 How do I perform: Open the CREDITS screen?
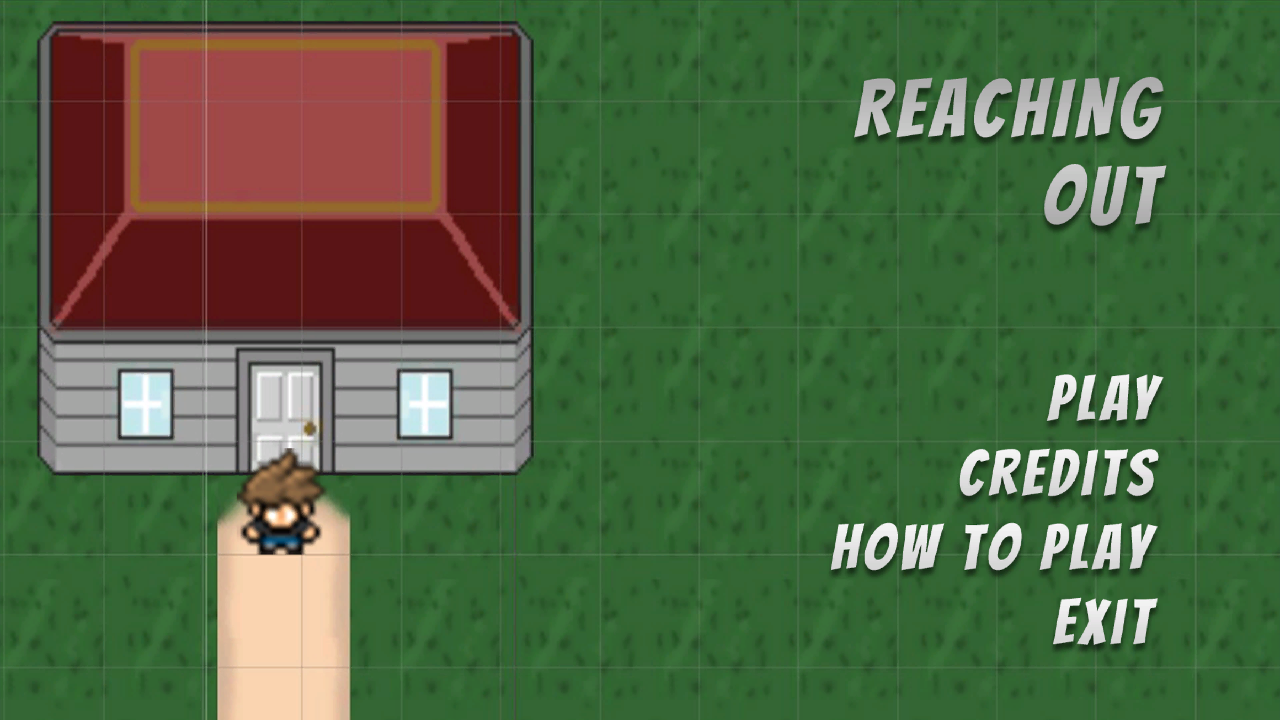tap(1058, 470)
